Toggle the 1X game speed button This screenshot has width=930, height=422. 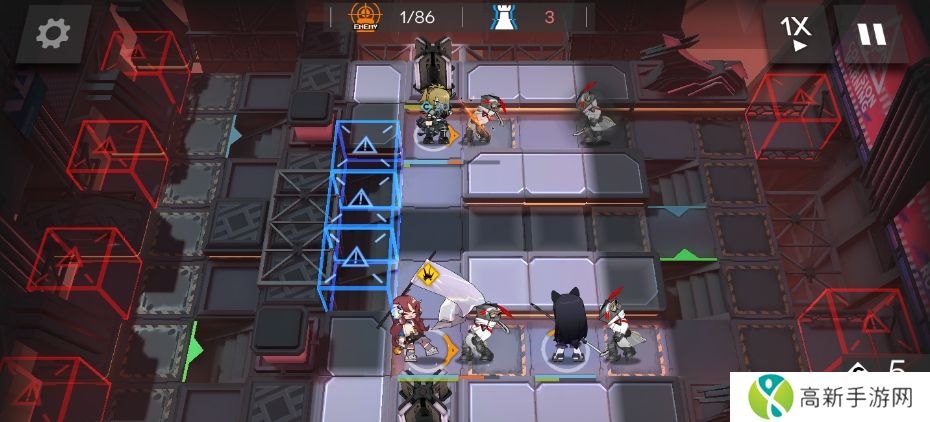point(797,33)
